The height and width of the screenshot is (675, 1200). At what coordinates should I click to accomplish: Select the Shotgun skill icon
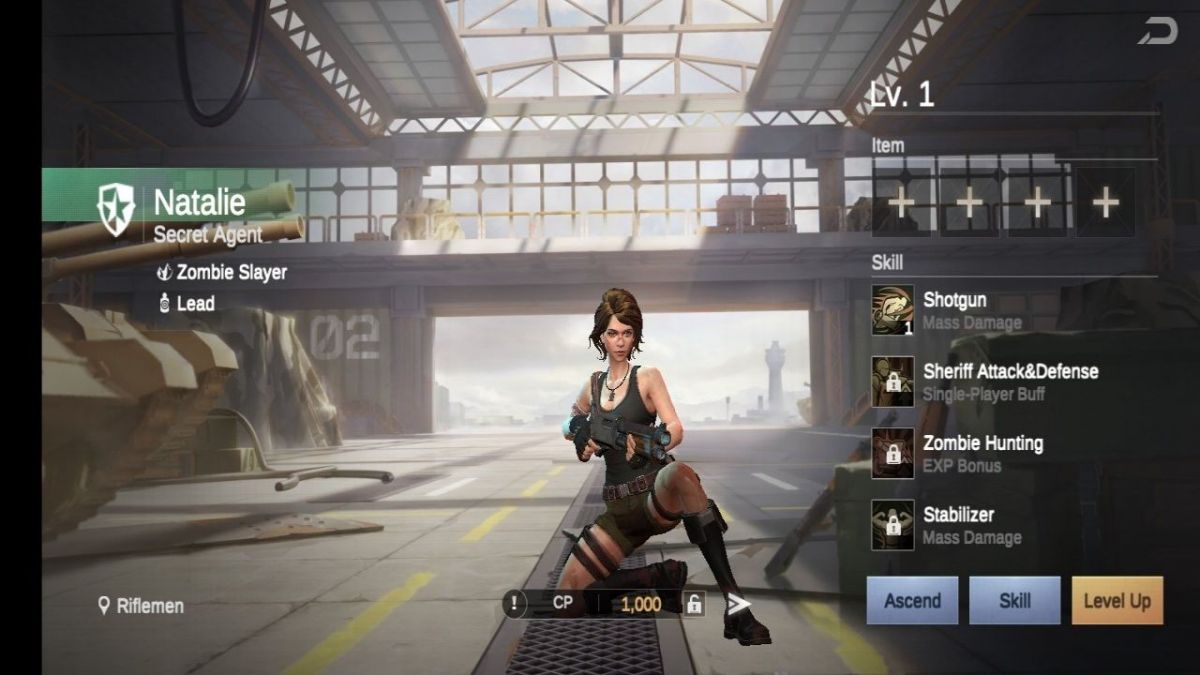pos(892,310)
